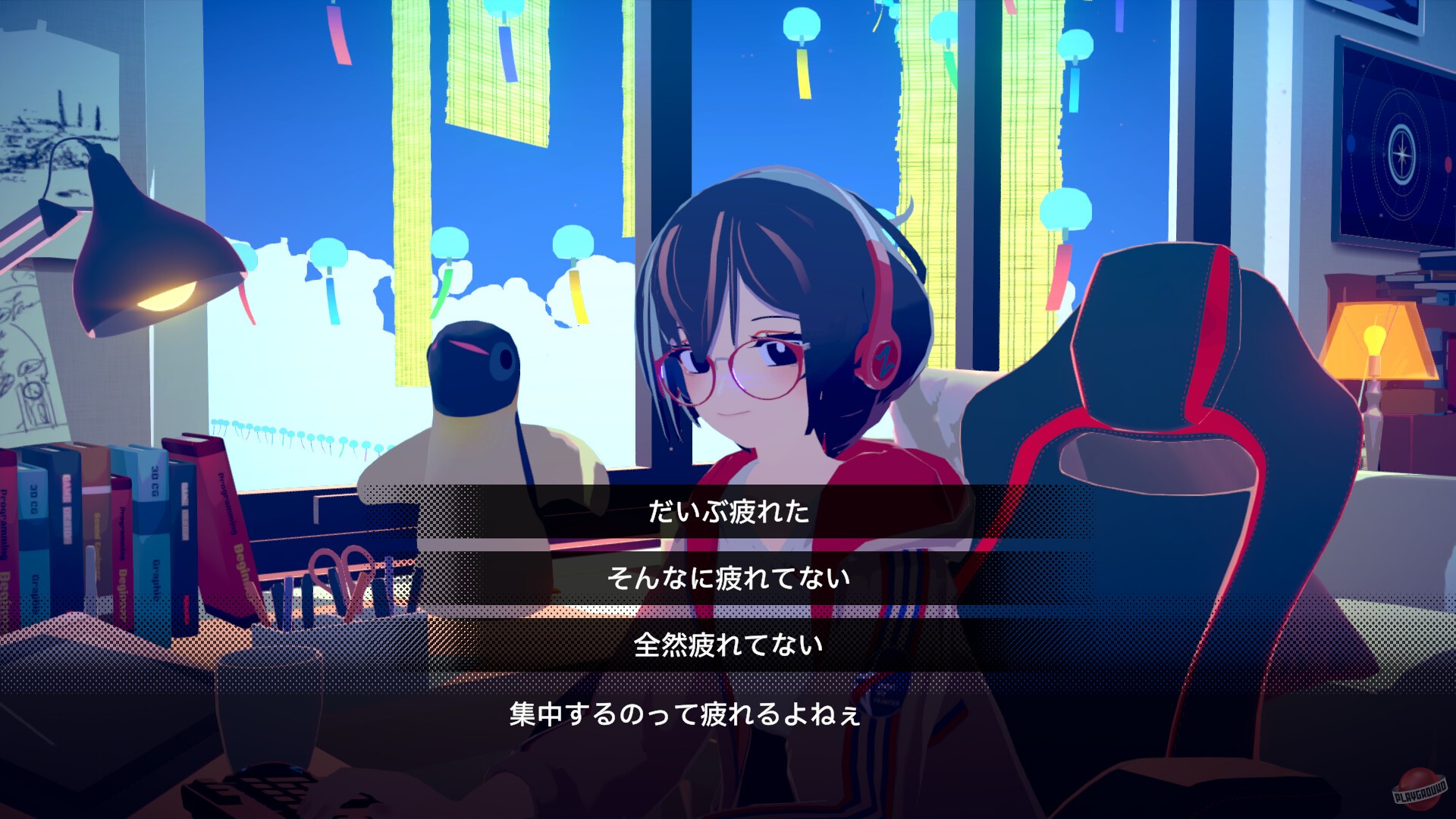Pick the option 全然疲れてない

728,645
